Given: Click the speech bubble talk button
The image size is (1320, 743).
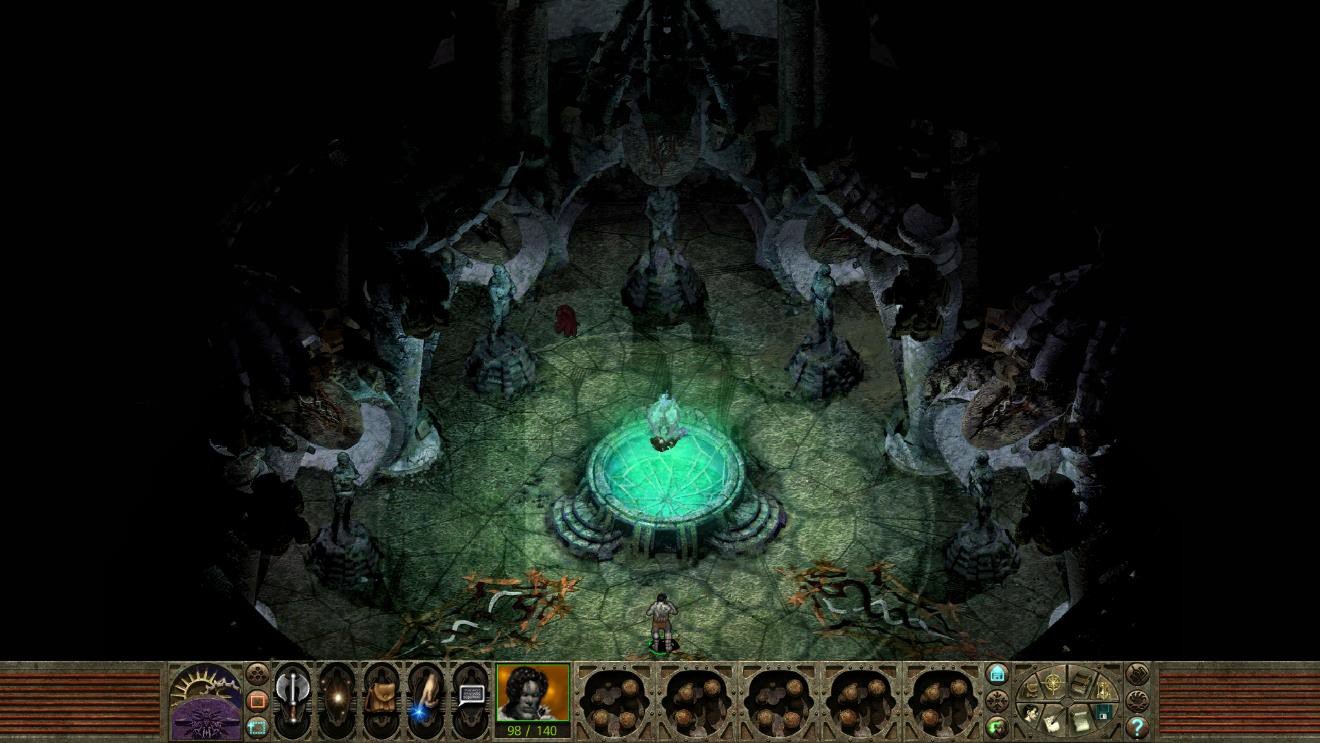Looking at the screenshot, I should pos(470,696).
